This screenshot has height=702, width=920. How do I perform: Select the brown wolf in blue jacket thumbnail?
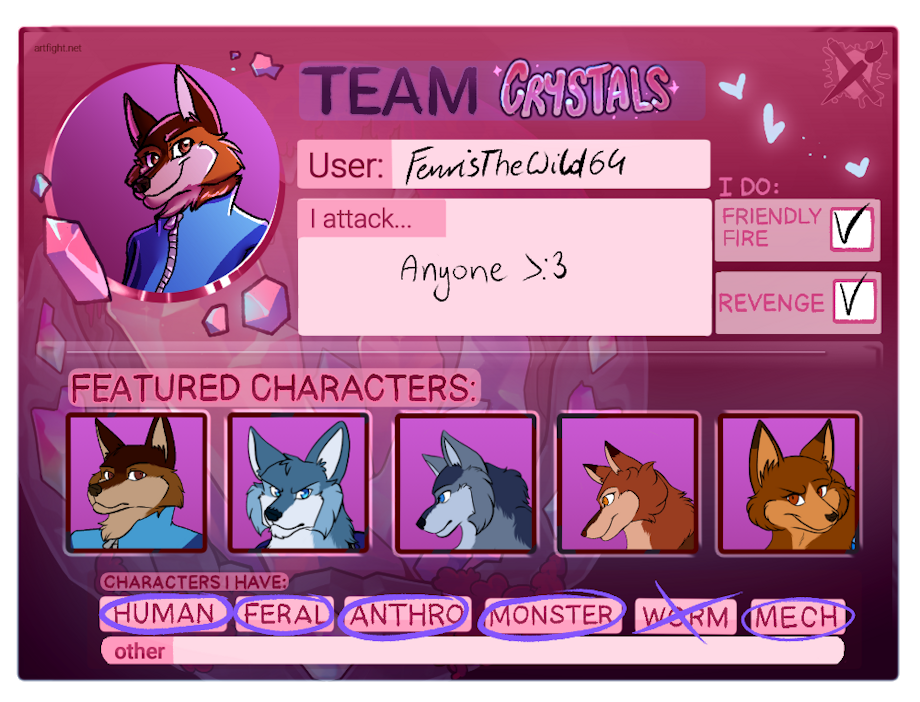tap(136, 481)
